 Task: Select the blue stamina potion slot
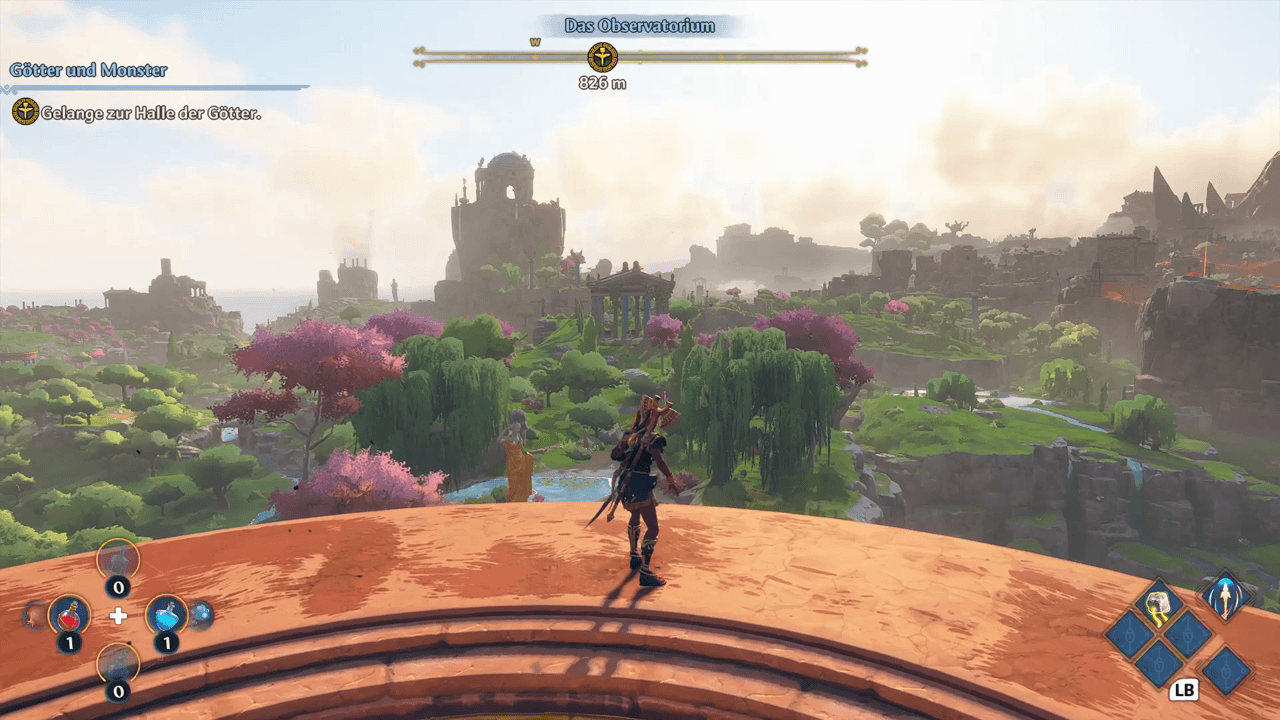(x=166, y=614)
